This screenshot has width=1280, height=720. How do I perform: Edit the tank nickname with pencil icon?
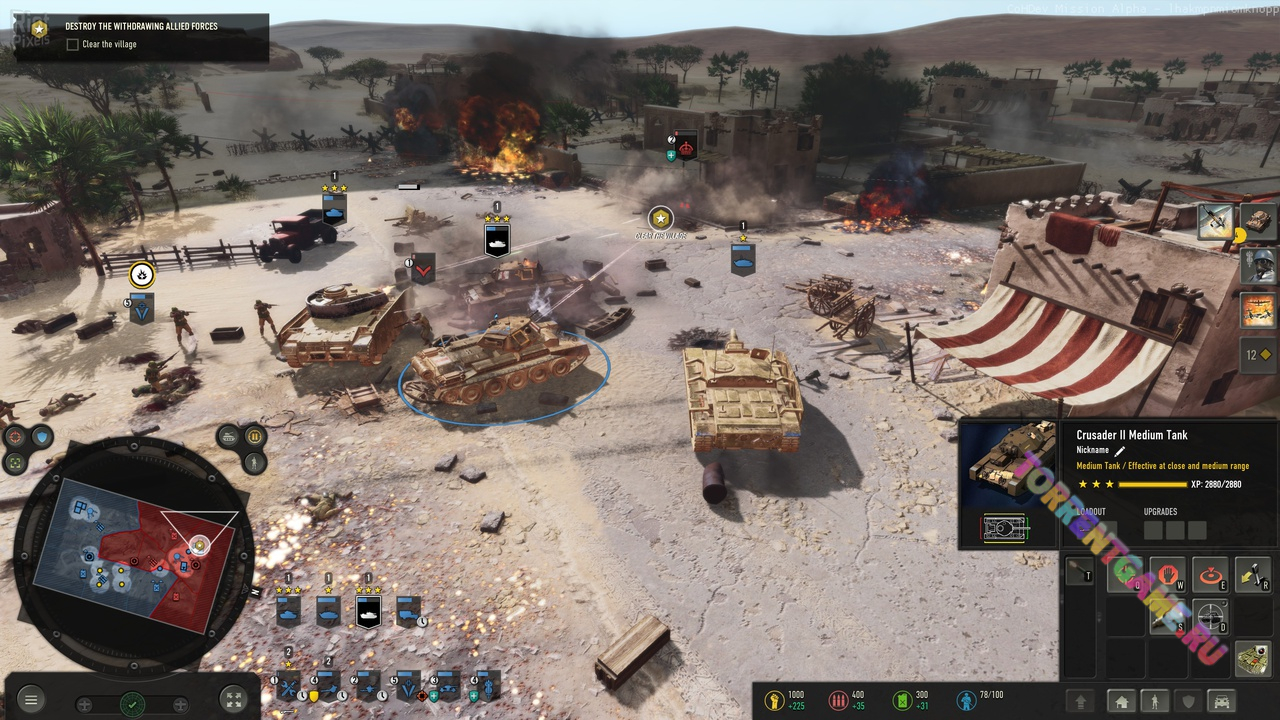click(x=1120, y=451)
